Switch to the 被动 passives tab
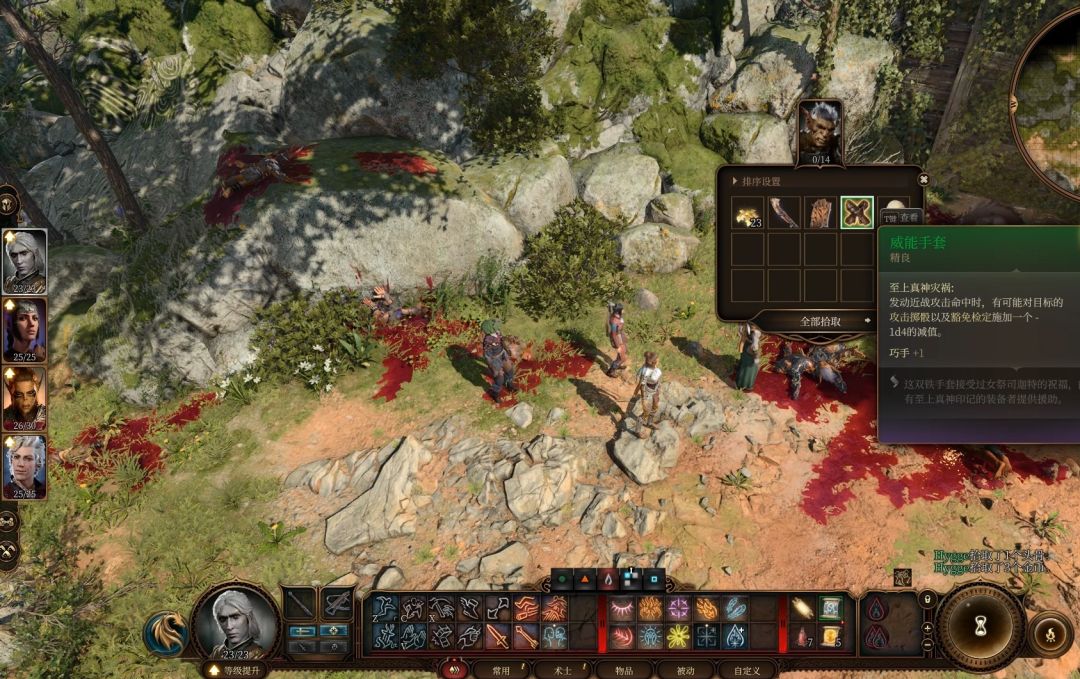The image size is (1080, 679). (685, 670)
